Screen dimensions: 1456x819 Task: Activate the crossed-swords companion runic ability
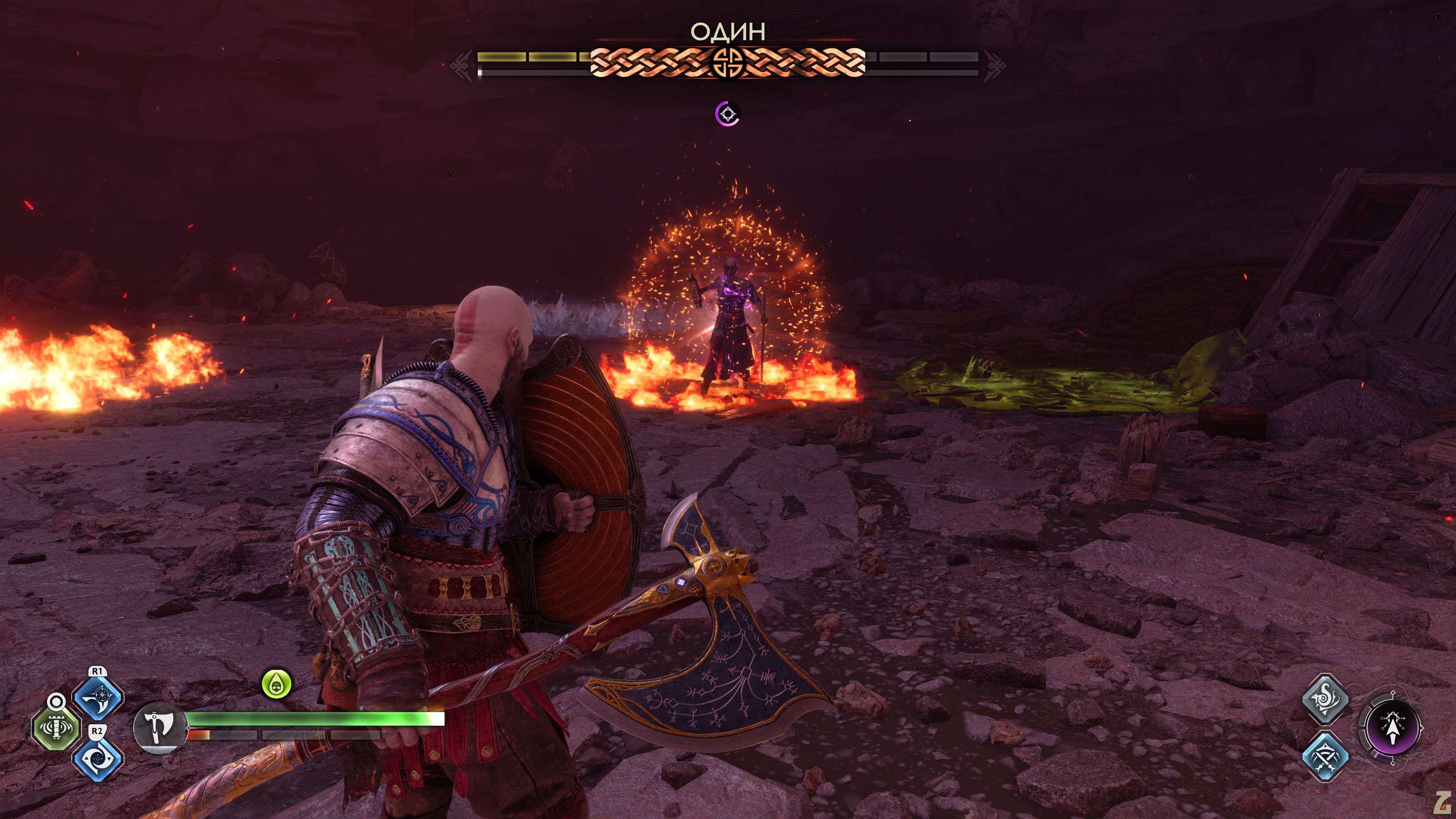point(1325,756)
